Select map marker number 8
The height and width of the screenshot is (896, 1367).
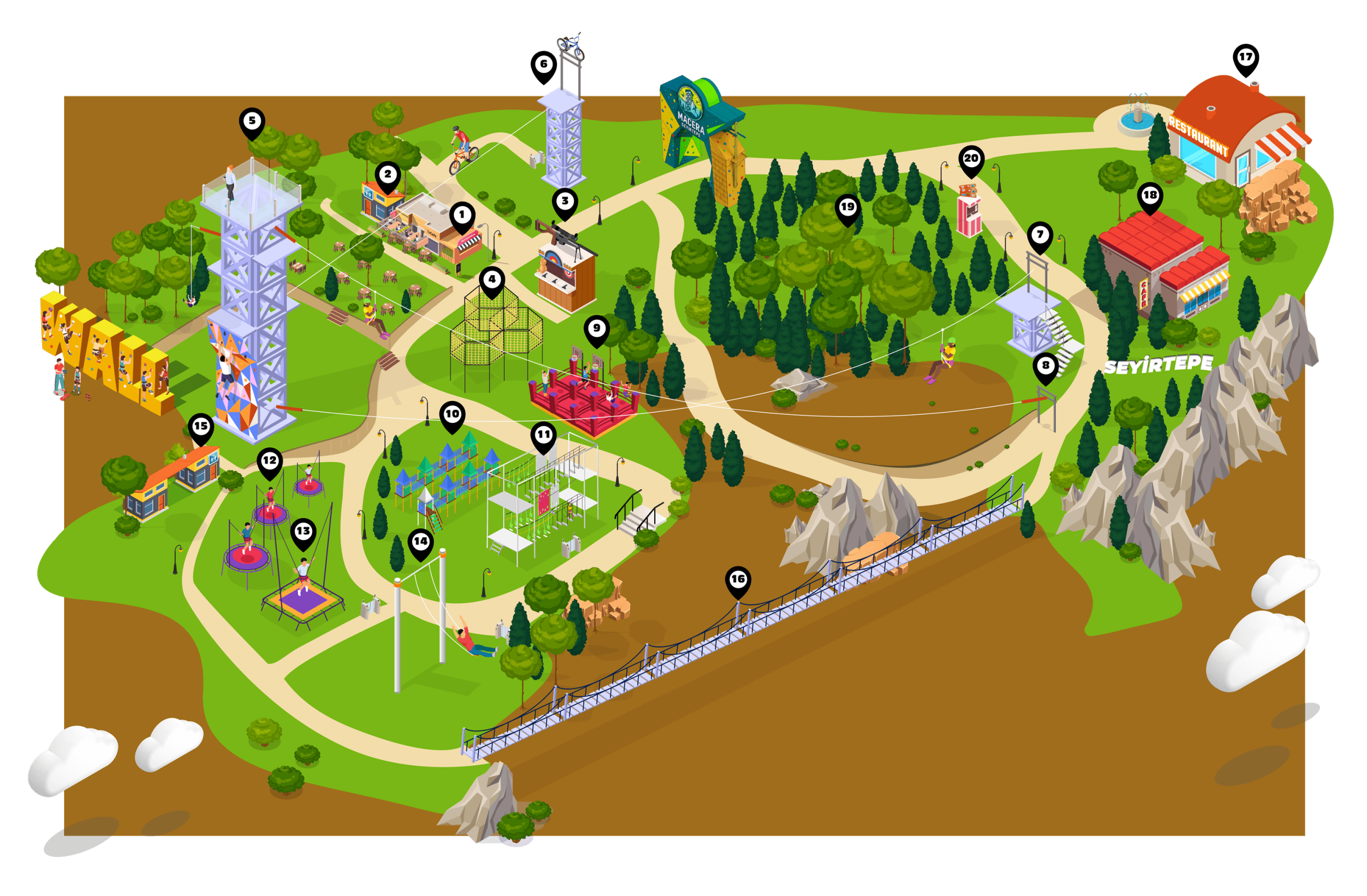coord(1046,366)
